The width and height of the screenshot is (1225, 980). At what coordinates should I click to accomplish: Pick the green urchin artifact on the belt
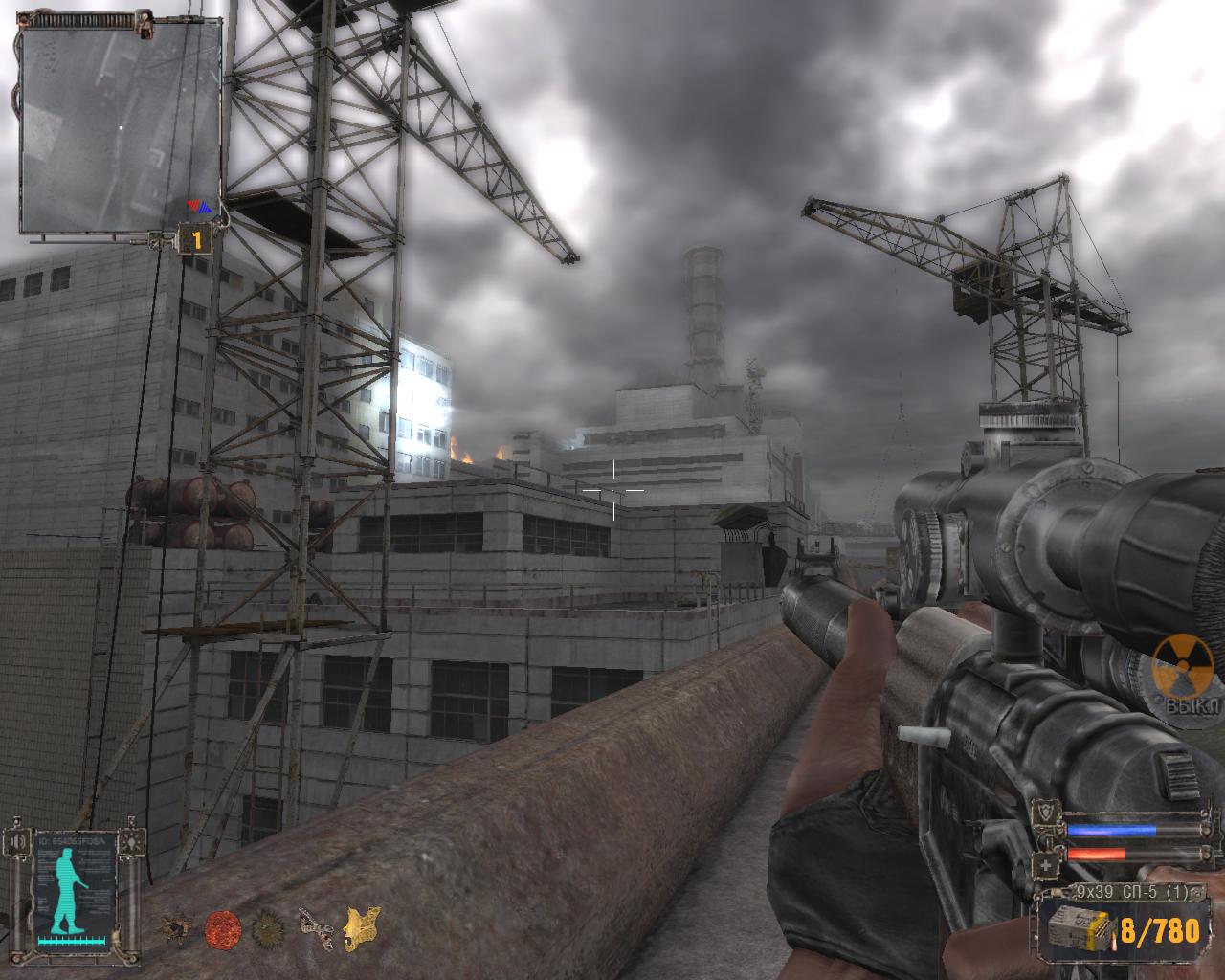point(268,926)
